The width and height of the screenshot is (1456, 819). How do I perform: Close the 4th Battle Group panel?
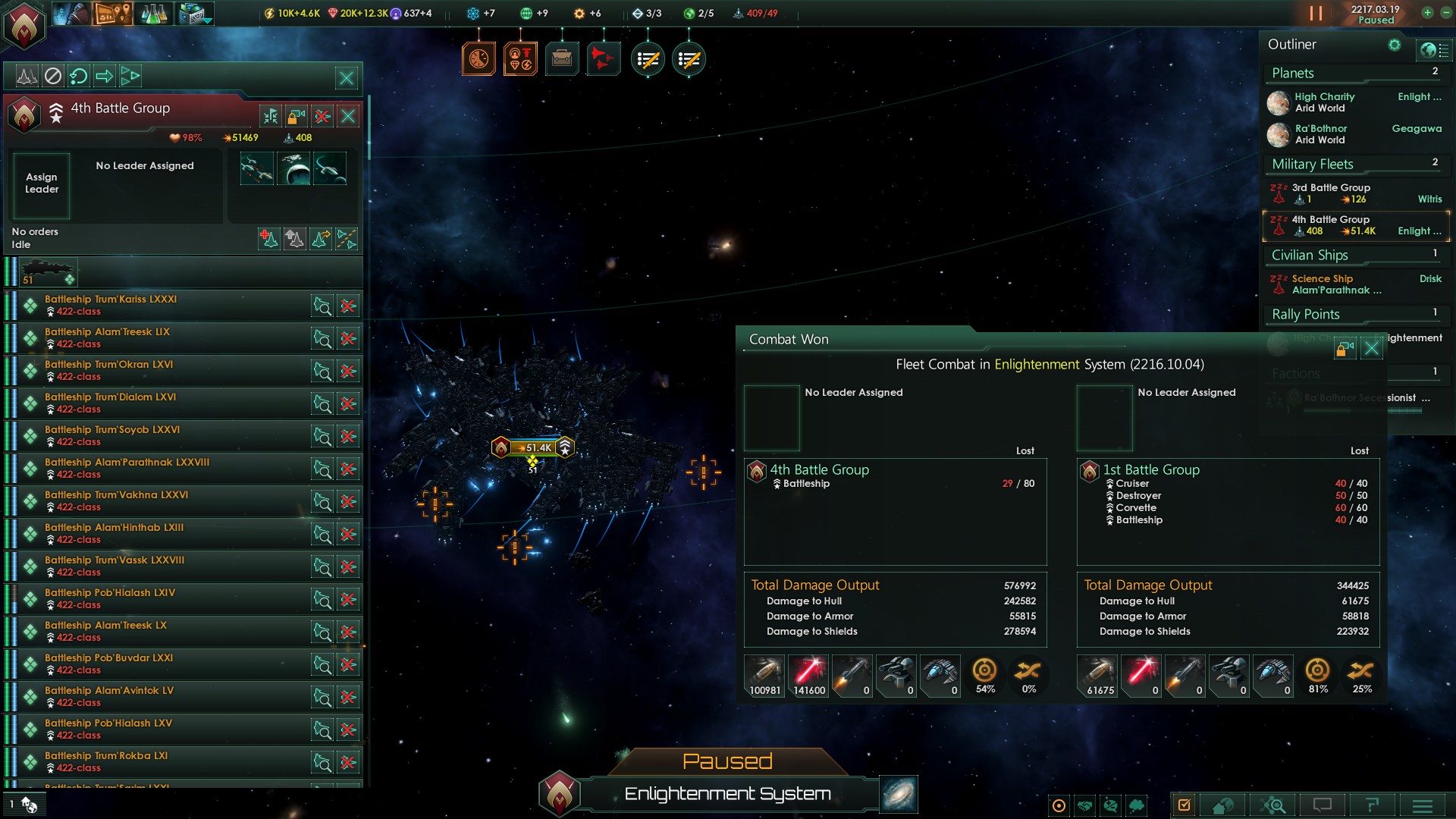(348, 116)
